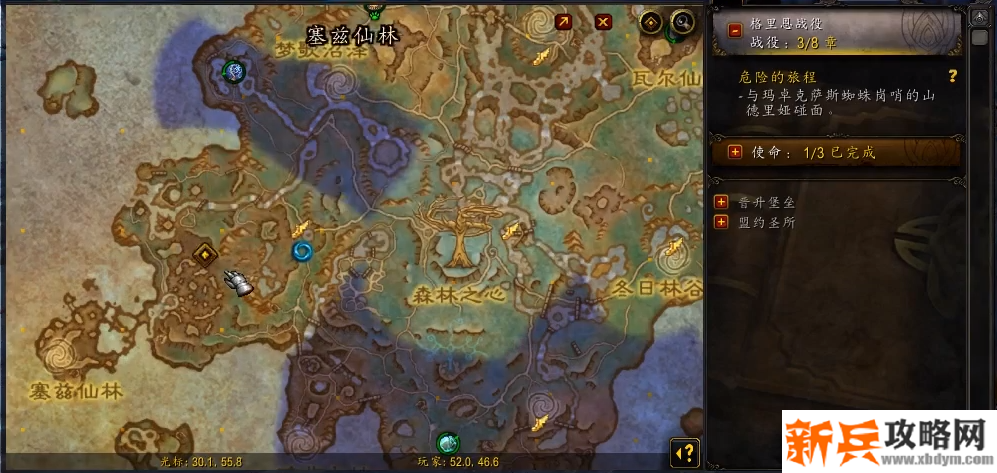Close the world map with the X button
Screen dimensions: 997x473
click(603, 21)
